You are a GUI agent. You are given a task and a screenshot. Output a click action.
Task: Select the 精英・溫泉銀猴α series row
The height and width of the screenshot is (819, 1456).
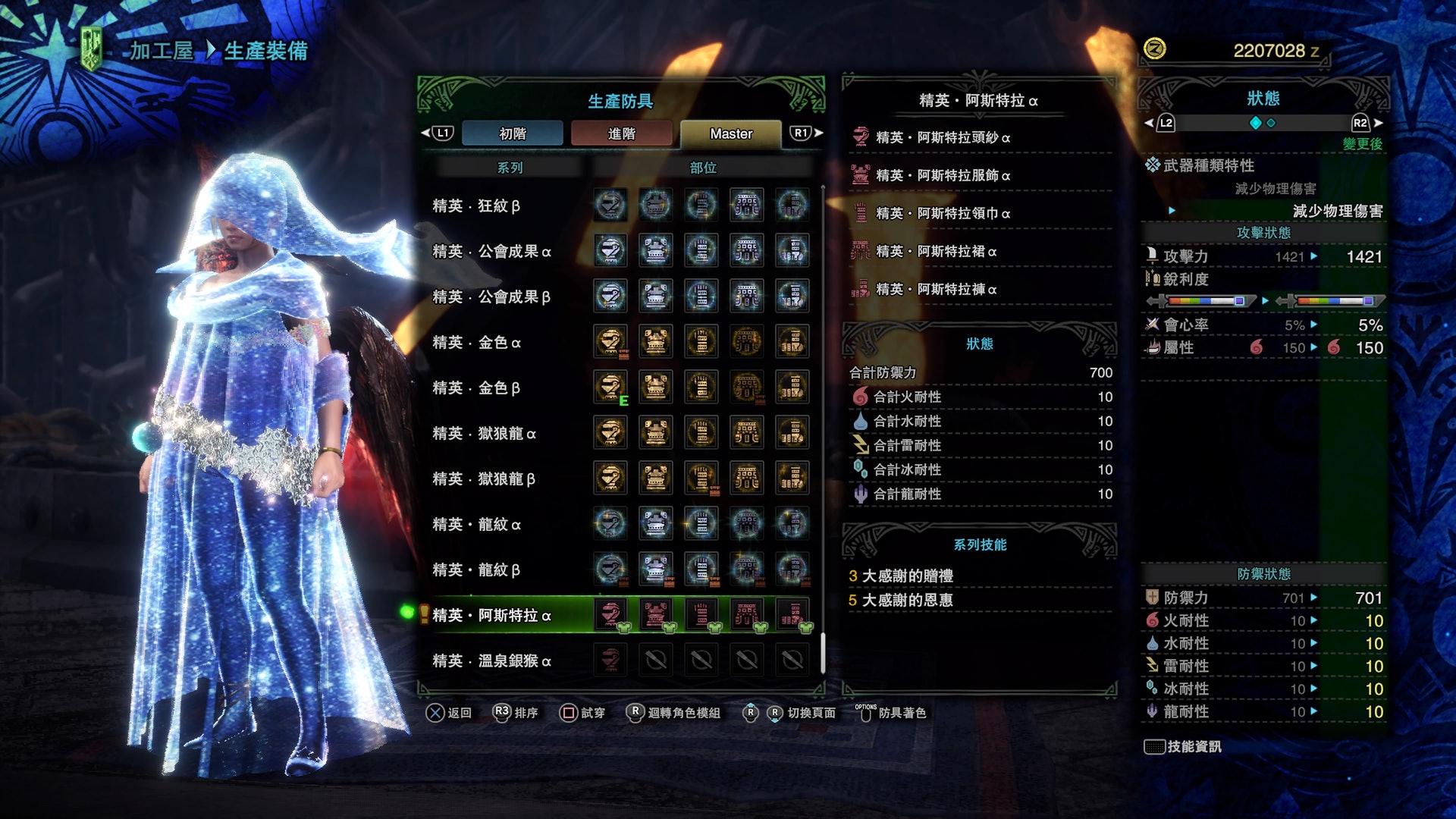coord(491,661)
